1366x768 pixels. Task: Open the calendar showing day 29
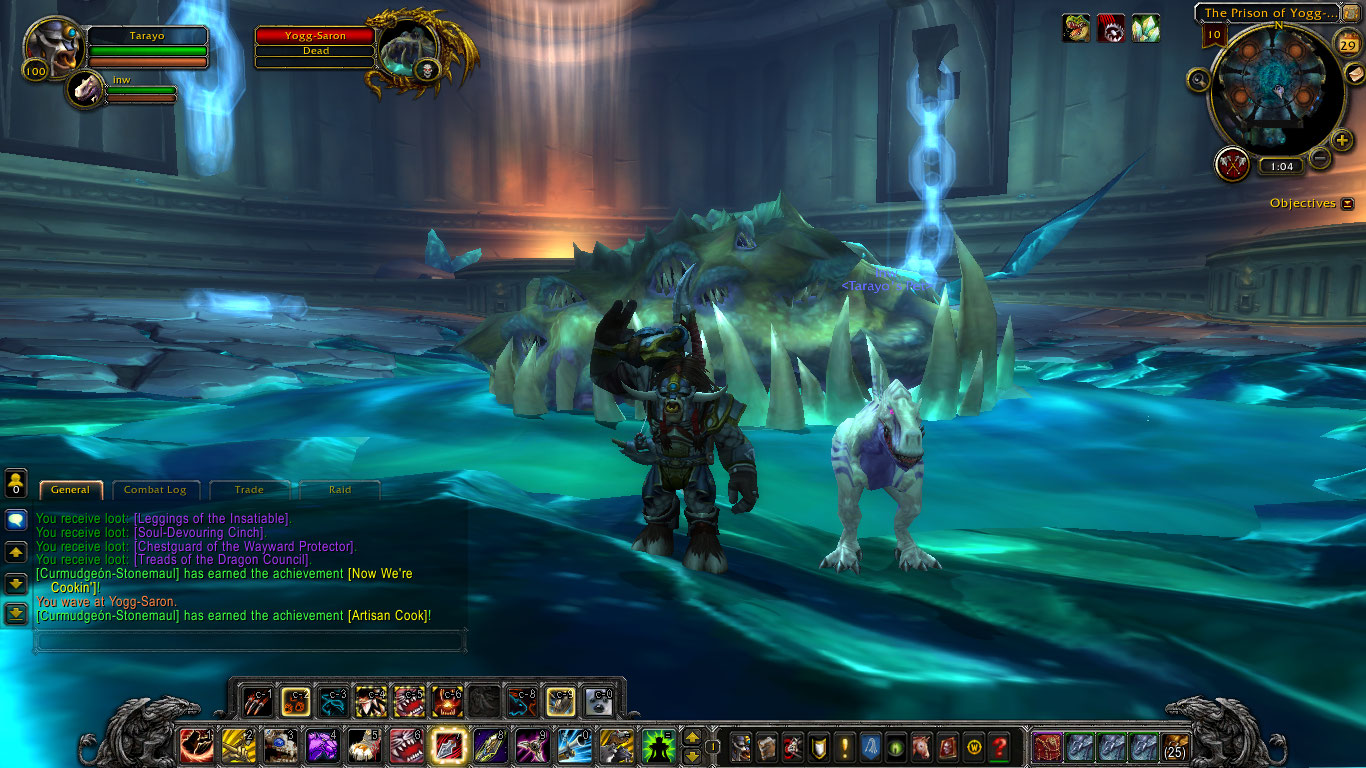(x=1347, y=43)
